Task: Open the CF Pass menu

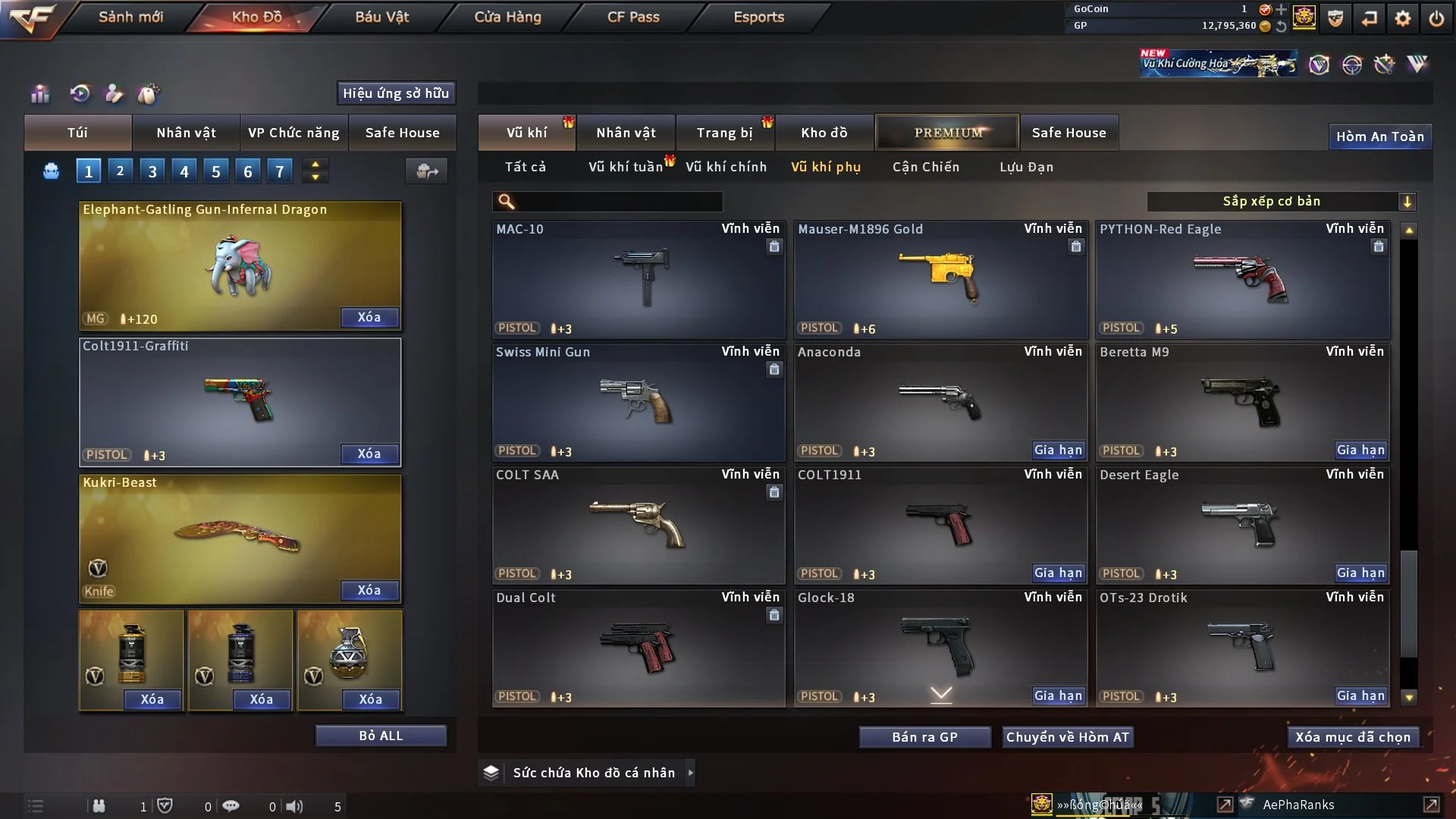Action: (633, 17)
